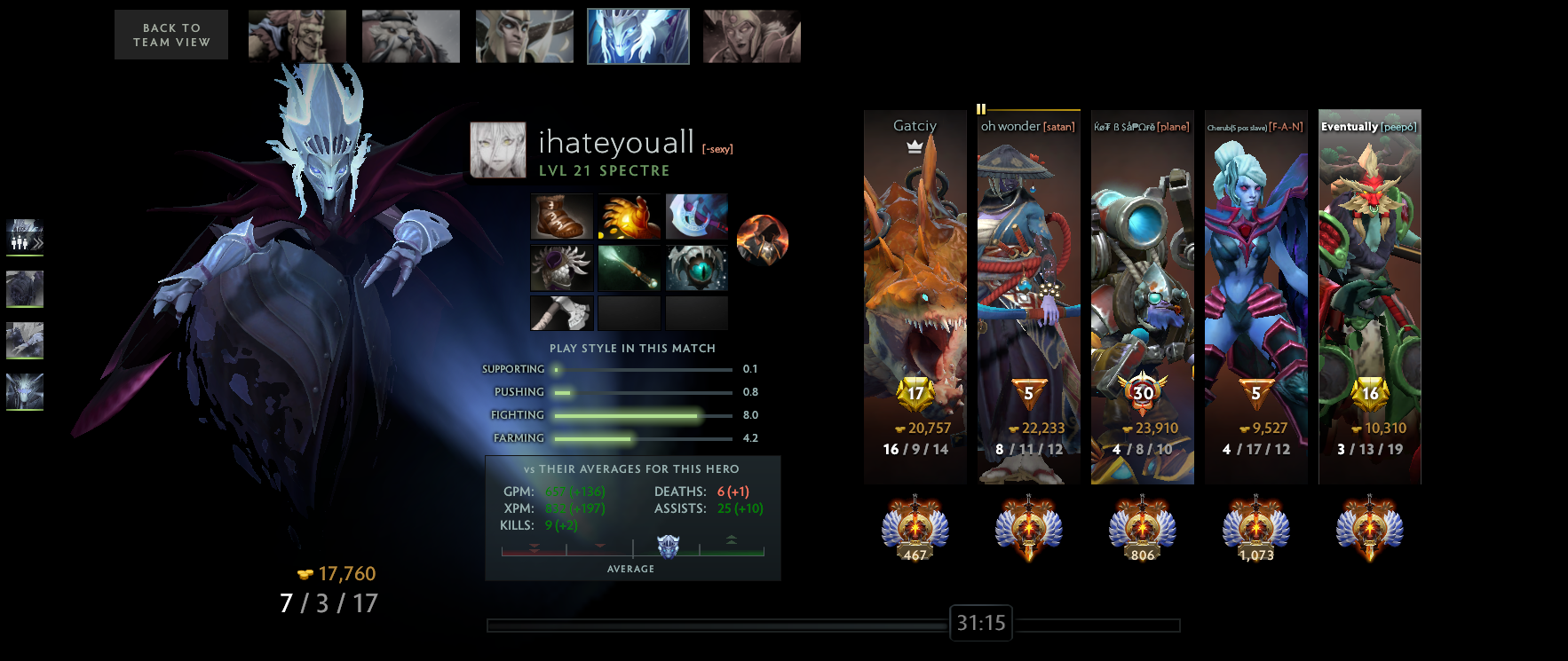Select the second hero portrait tab at top

click(410, 35)
